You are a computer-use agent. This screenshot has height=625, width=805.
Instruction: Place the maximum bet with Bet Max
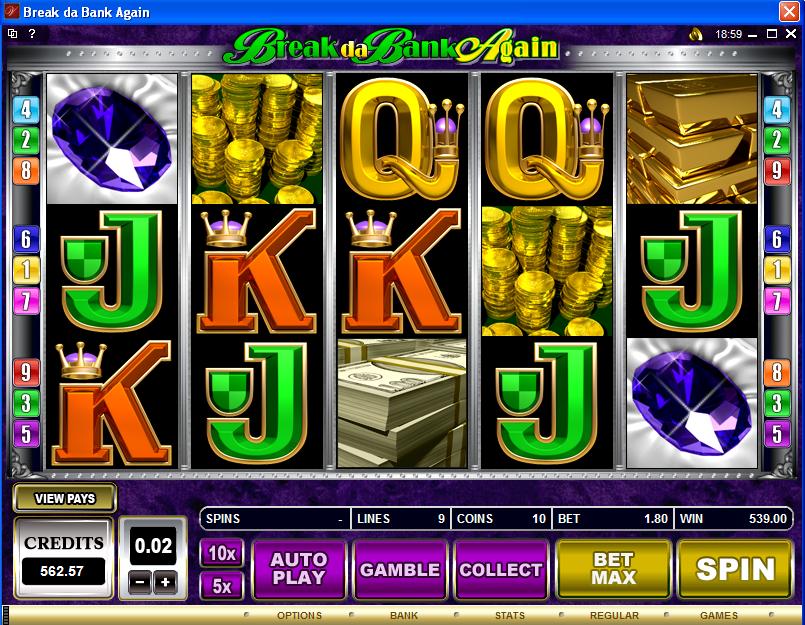click(x=613, y=569)
